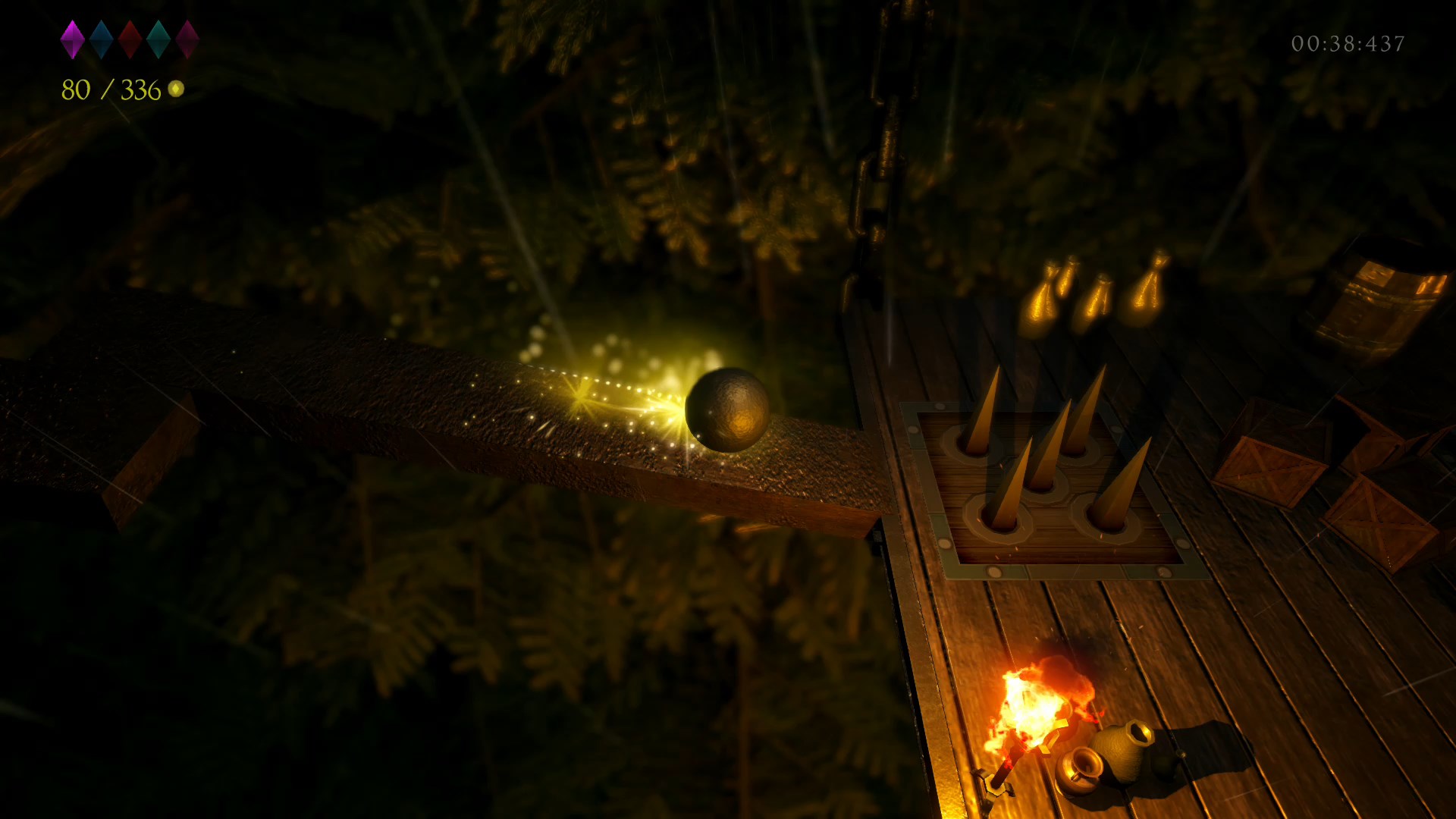This screenshot has height=819, width=1456.
Task: Click the yellow coin icon beside the counter
Action: (x=177, y=89)
